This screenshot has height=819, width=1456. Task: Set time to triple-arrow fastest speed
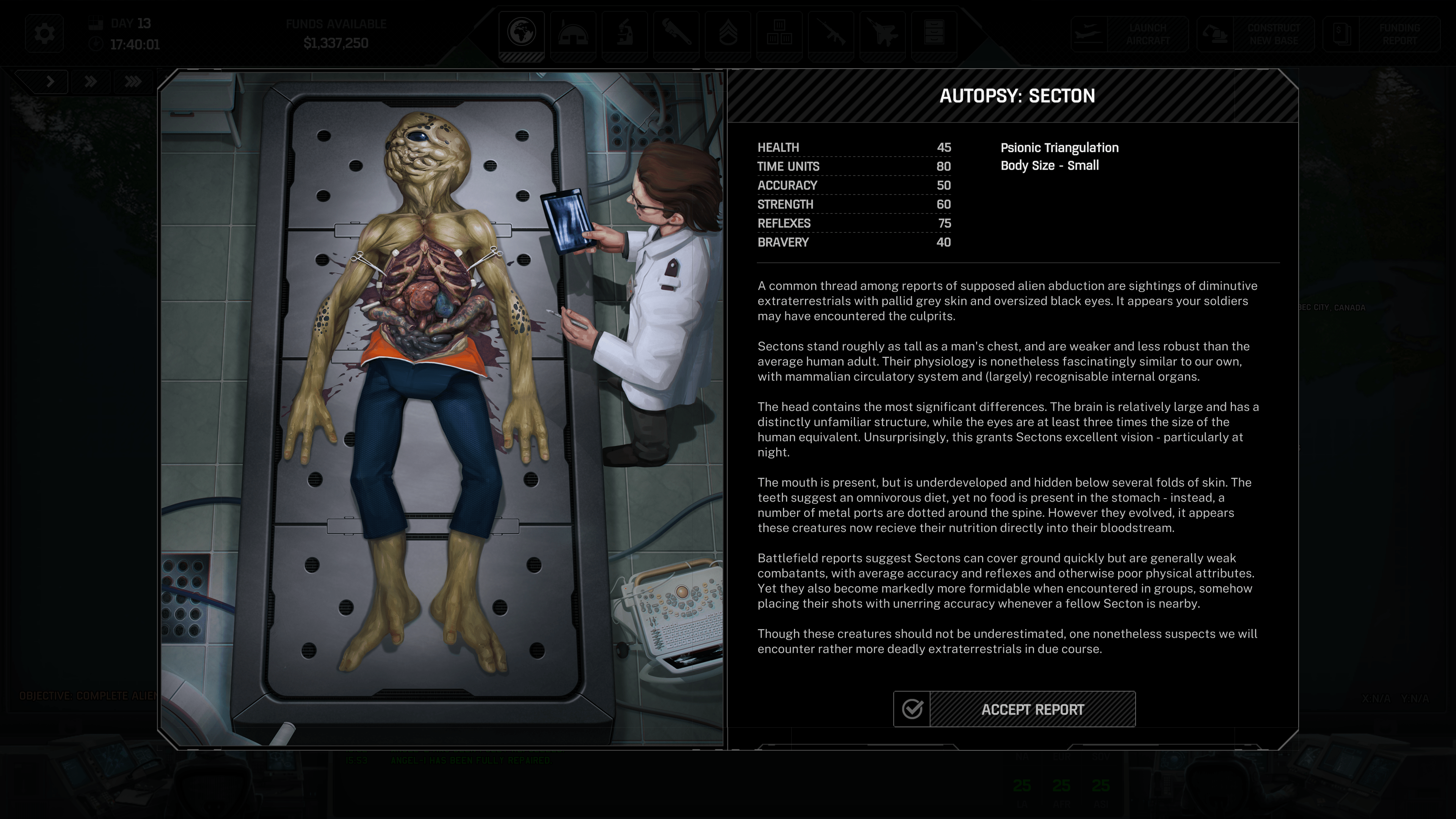click(133, 82)
